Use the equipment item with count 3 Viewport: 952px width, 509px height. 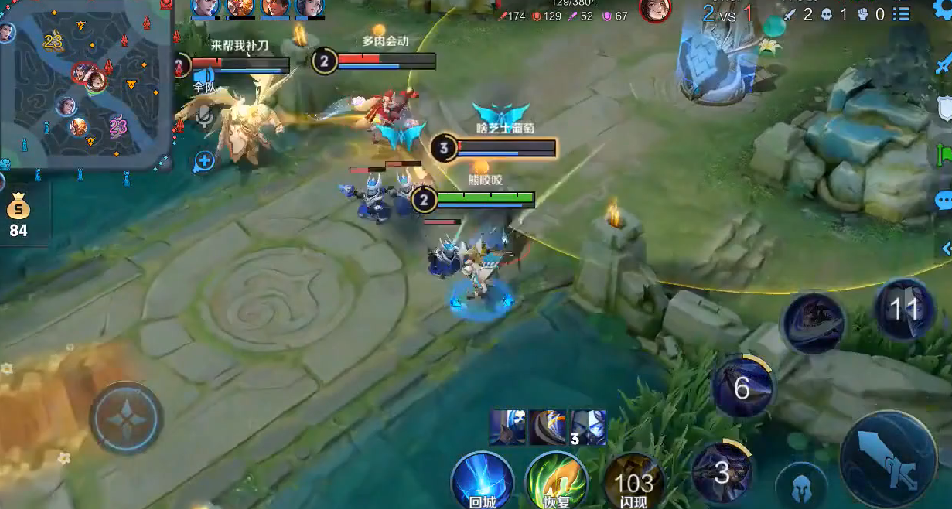tap(588, 427)
